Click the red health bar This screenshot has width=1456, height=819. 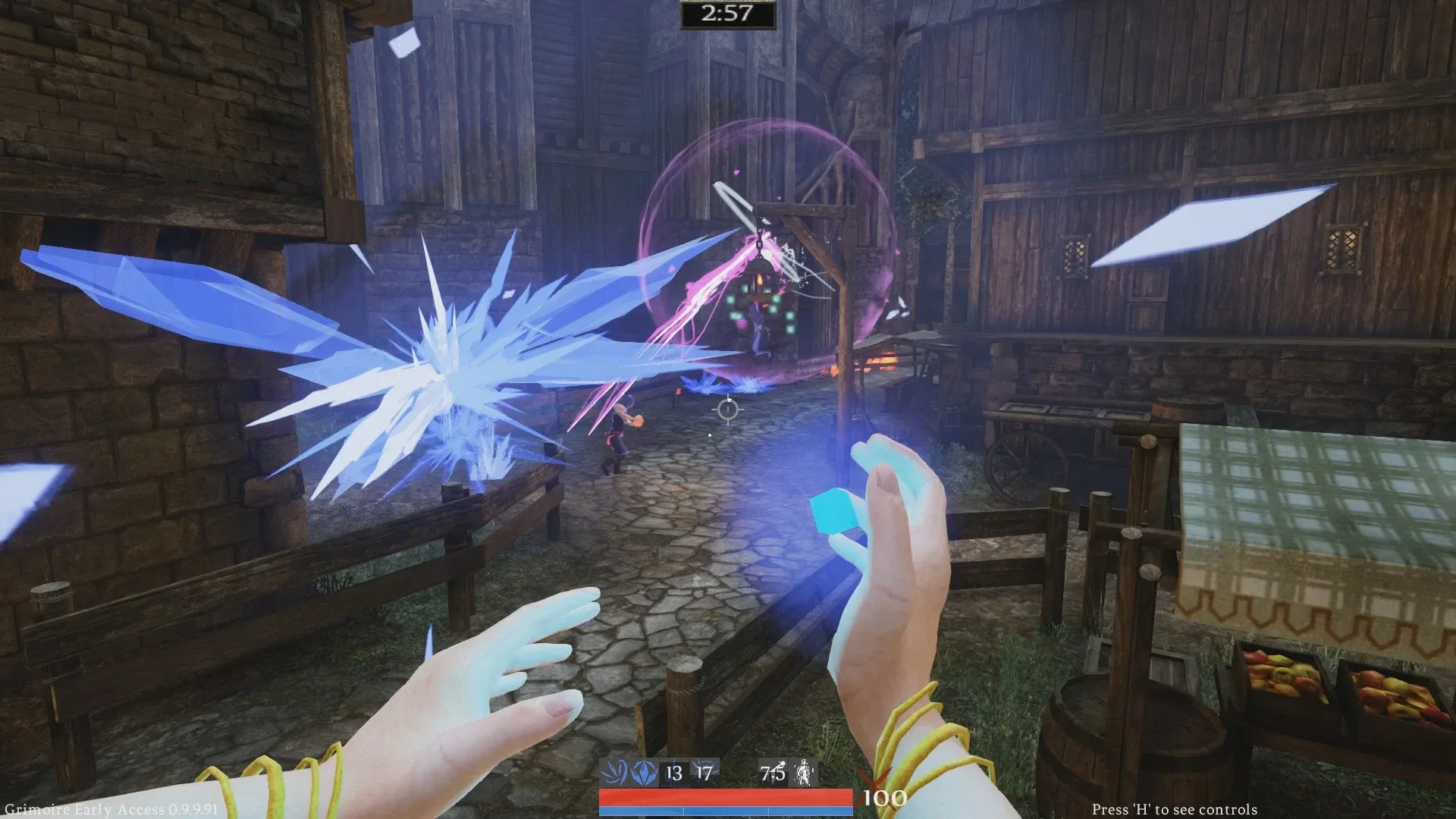(728, 797)
